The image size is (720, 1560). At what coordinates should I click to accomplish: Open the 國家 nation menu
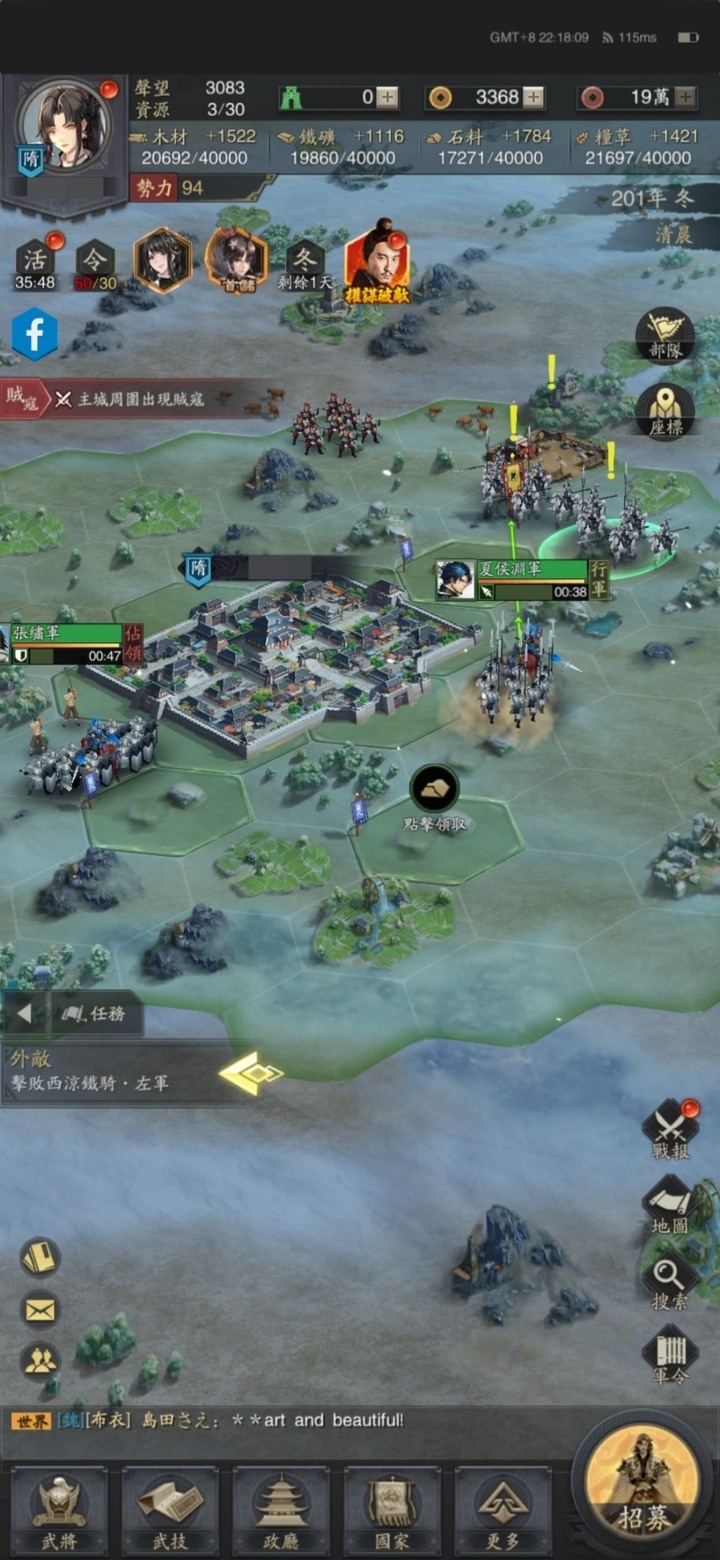click(x=392, y=1510)
